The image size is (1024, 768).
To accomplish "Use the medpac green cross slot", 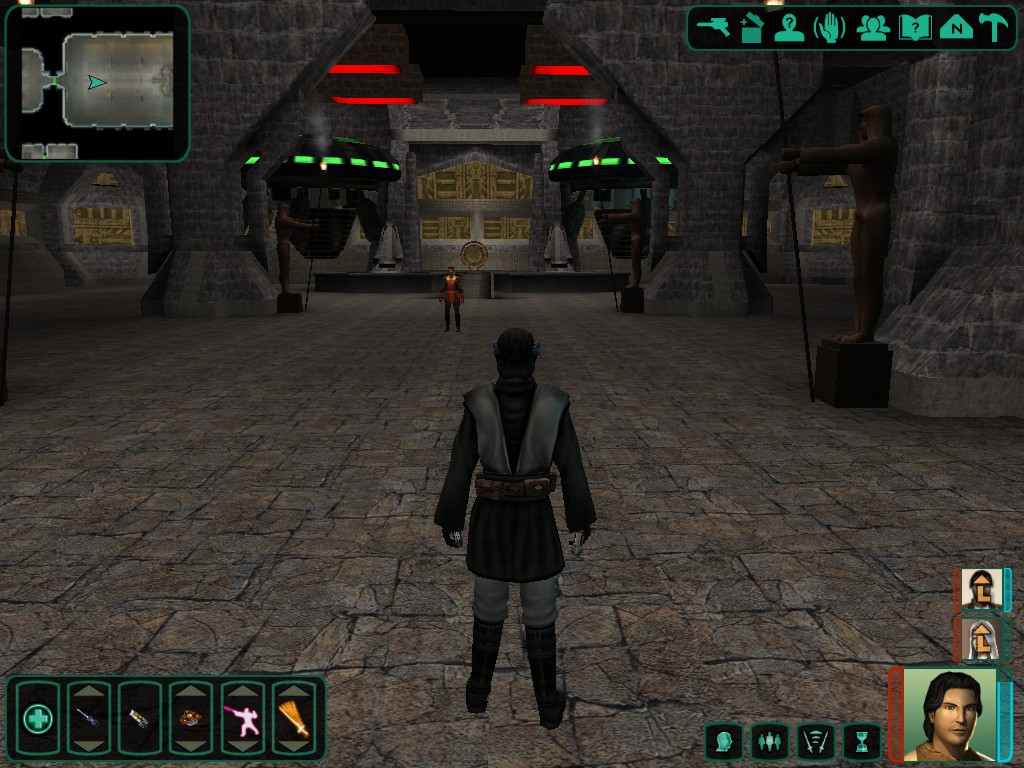I will (38, 718).
